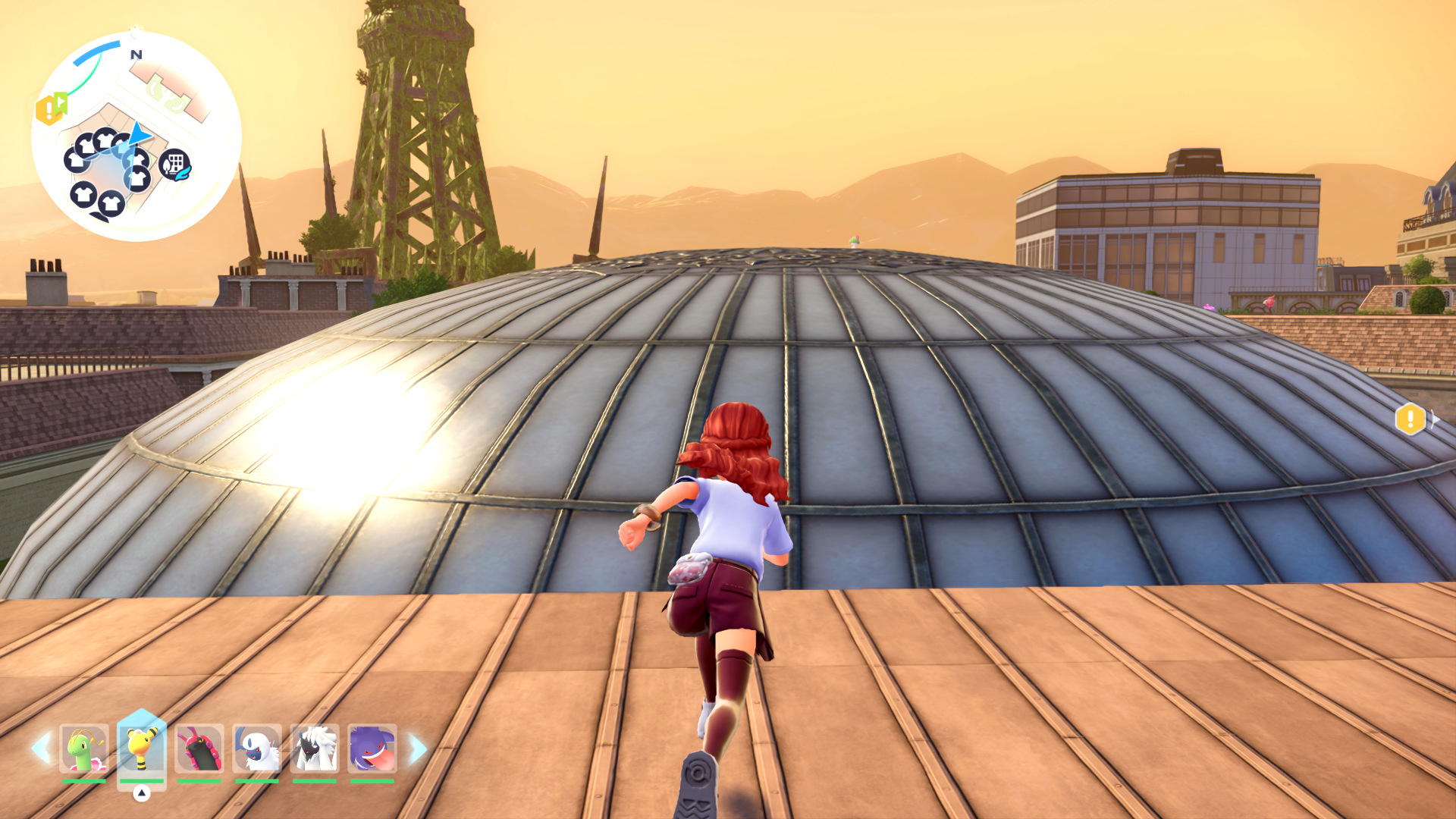Choose the Gengar party slot

point(372,749)
